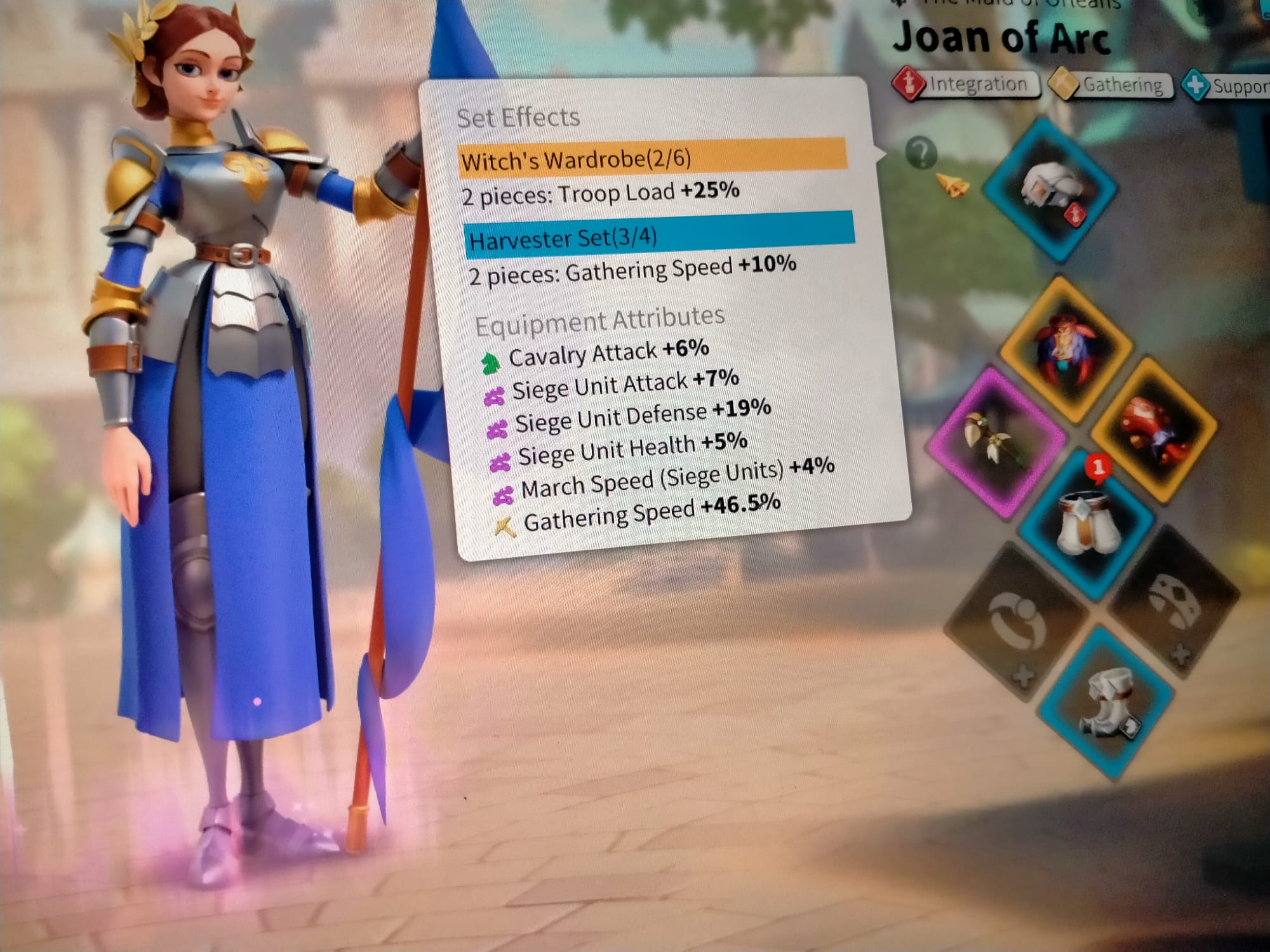
Task: Show the Integration talent tag
Action: click(x=966, y=84)
